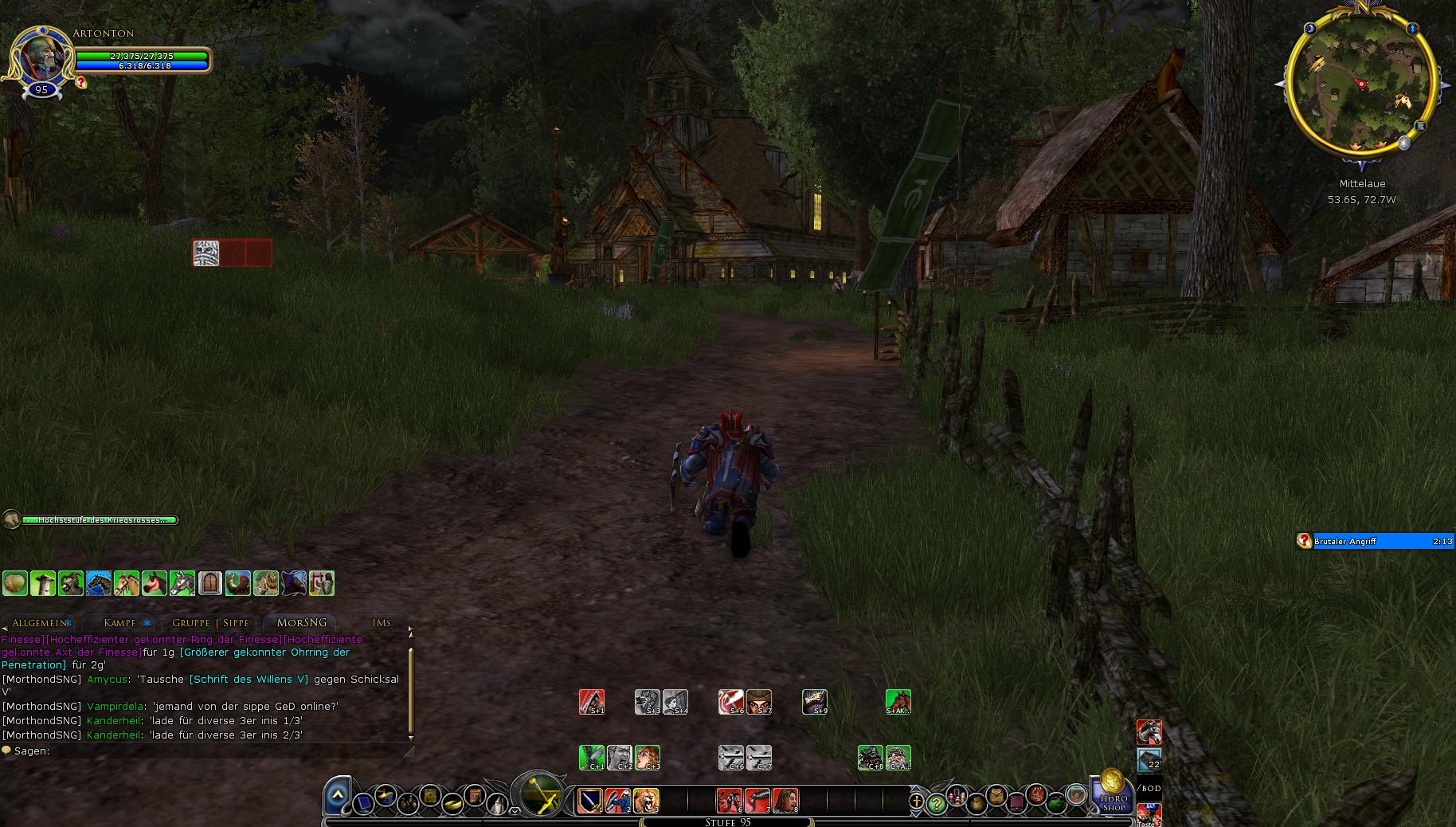Open the Gruppe | Sippe chat tab
This screenshot has height=827, width=1456.
click(x=210, y=623)
